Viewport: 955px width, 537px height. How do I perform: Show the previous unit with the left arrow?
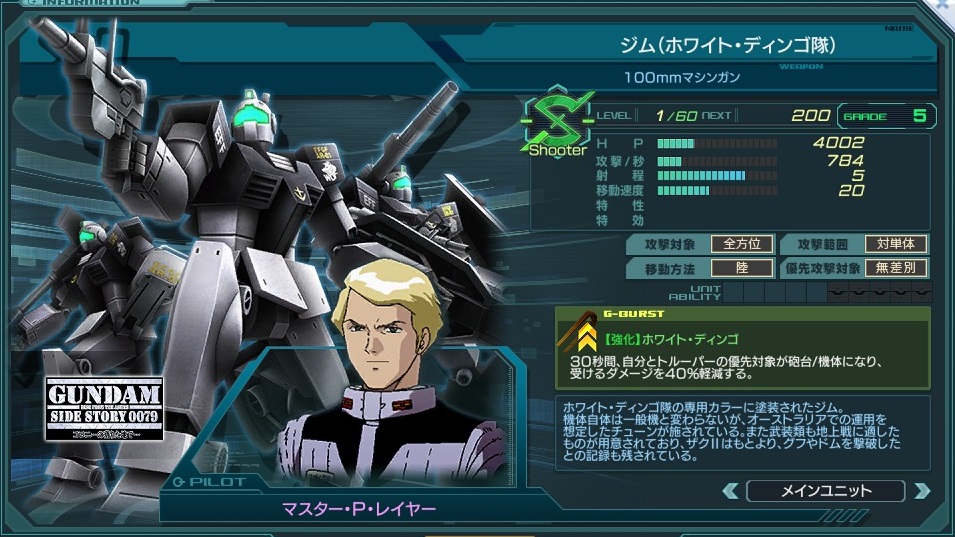coord(731,491)
